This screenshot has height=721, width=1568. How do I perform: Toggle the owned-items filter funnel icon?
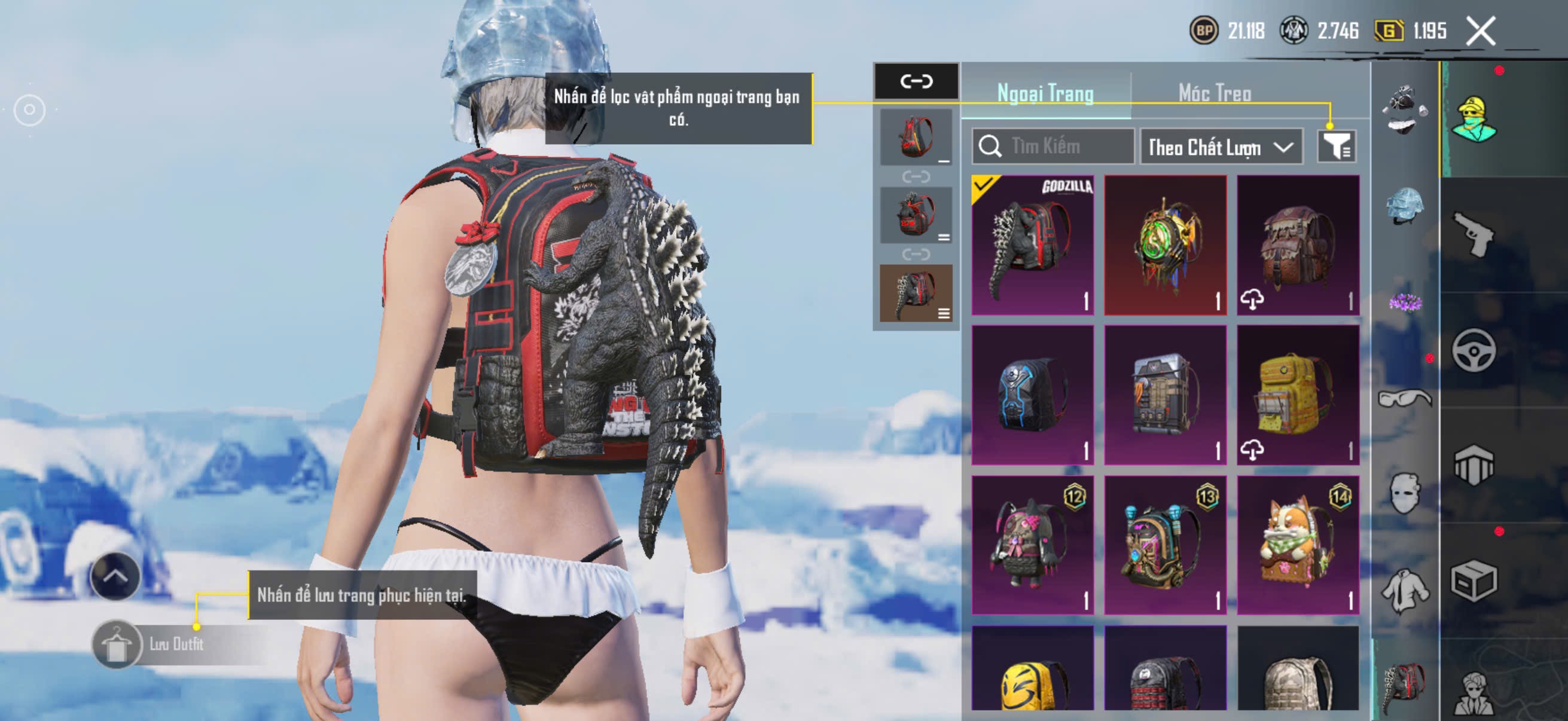click(x=1336, y=146)
